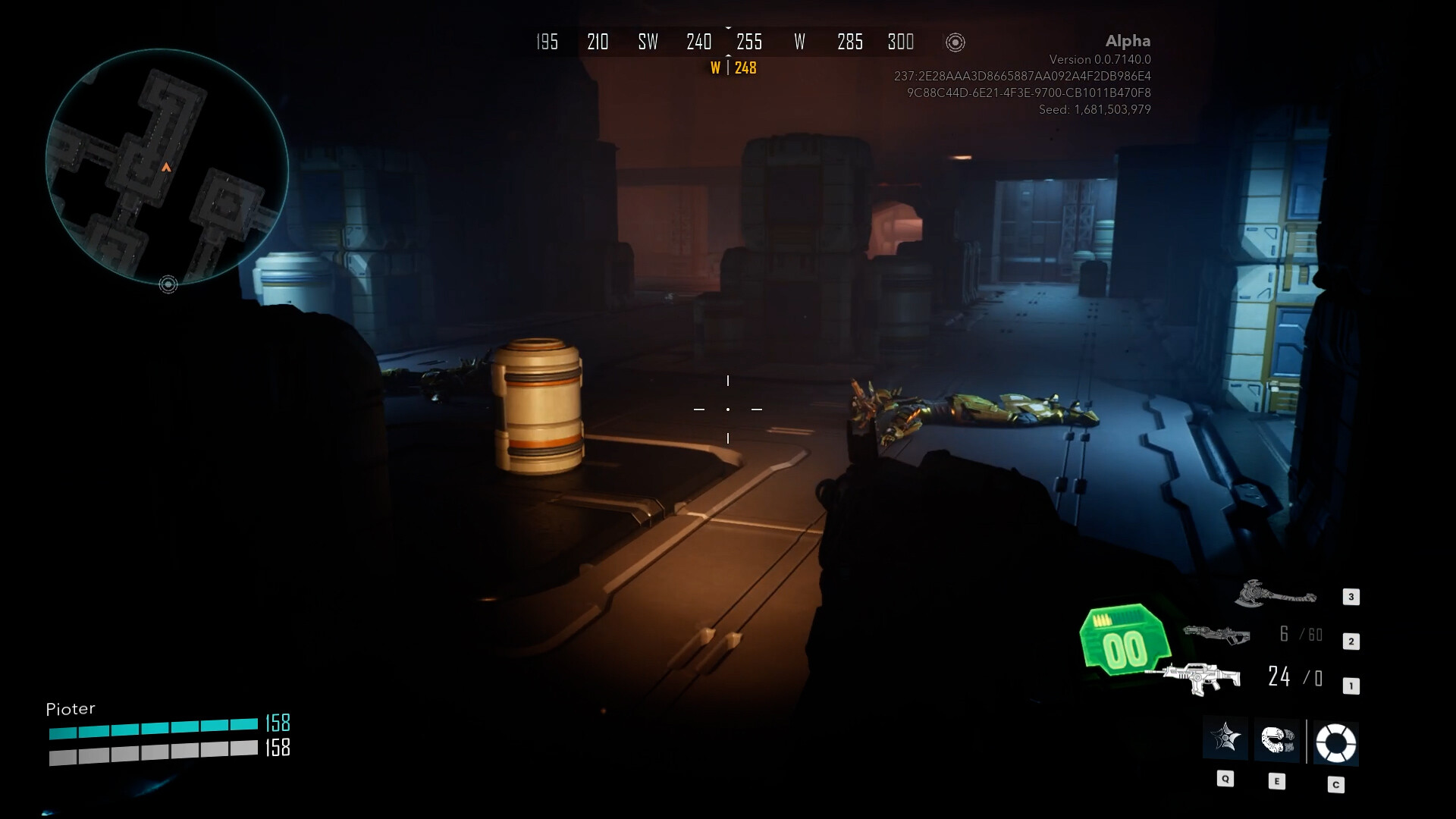Click the objective marker at the minimap bottom
Screen dimensions: 1456x819
168,284
